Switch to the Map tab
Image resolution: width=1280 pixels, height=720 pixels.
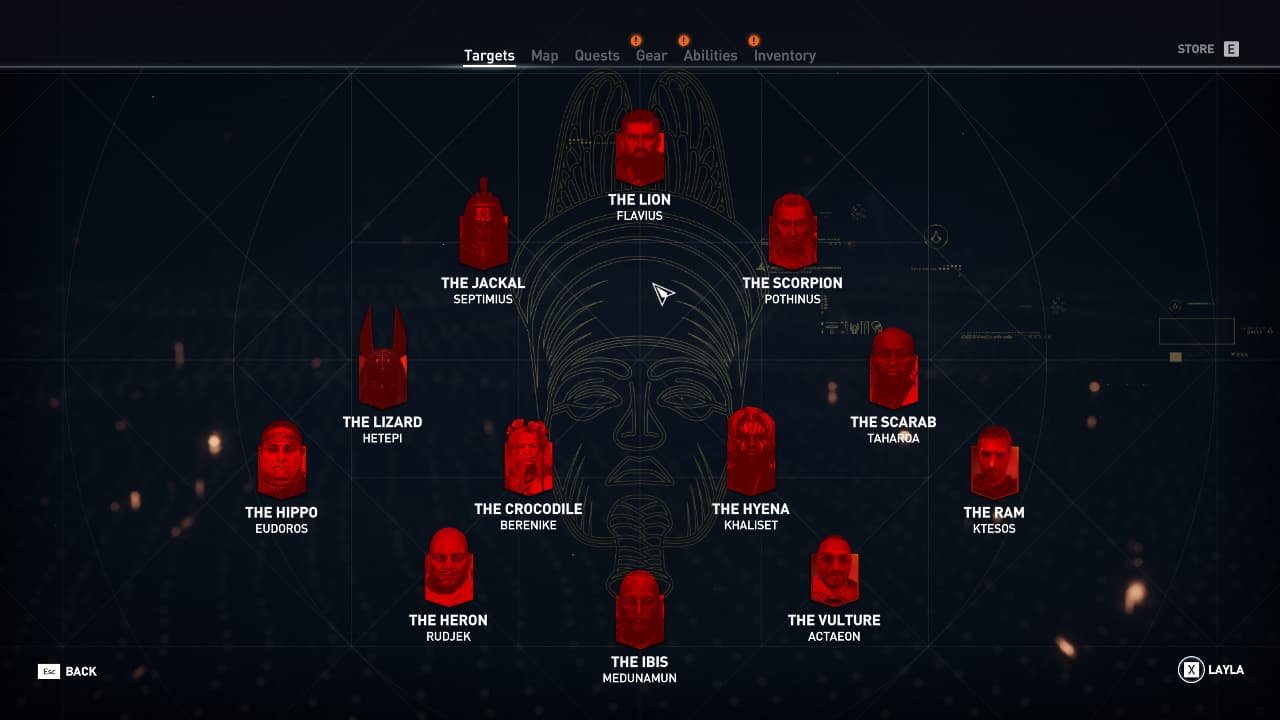pyautogui.click(x=544, y=56)
